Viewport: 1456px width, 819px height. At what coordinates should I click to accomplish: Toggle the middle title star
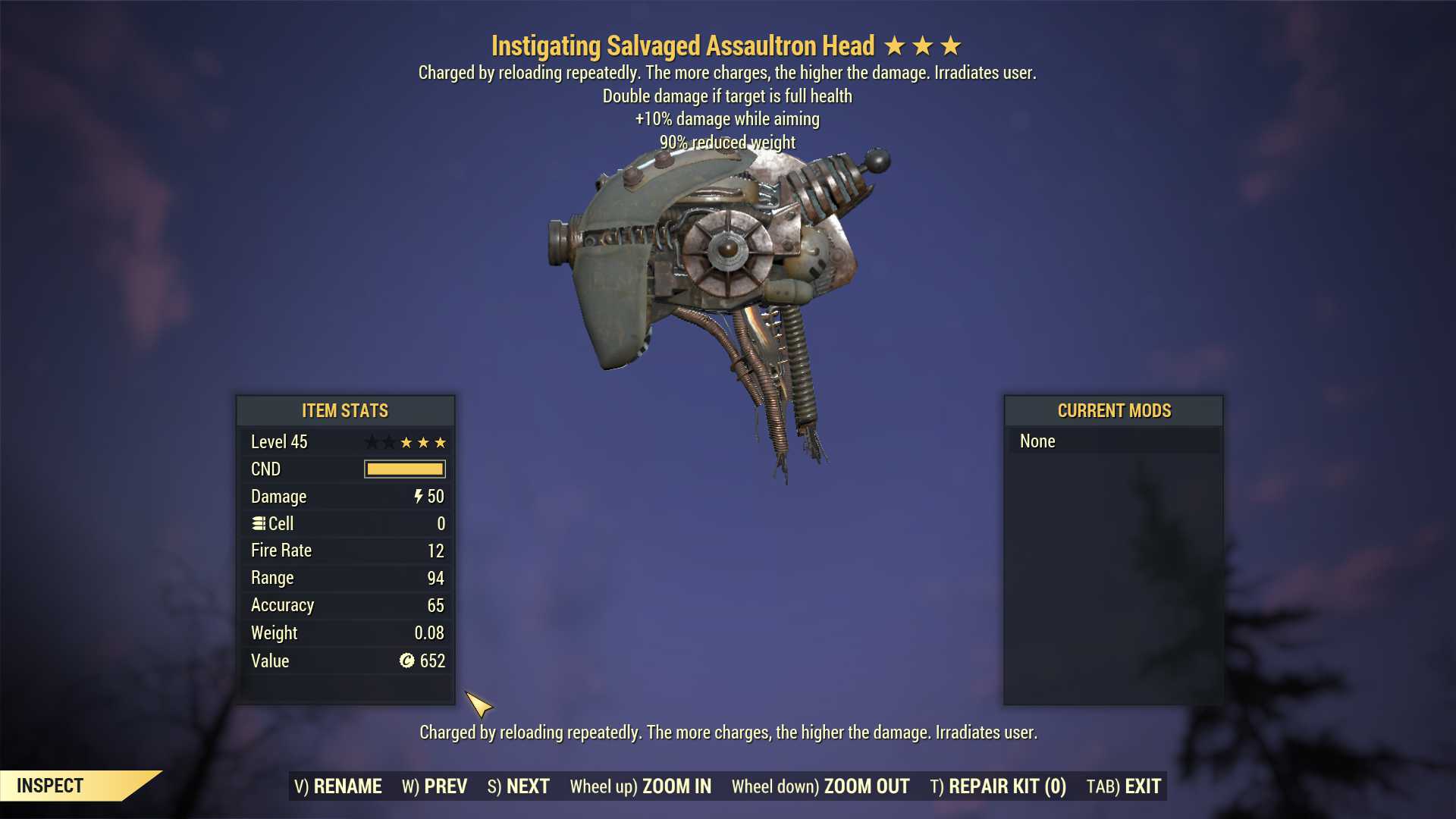(923, 45)
